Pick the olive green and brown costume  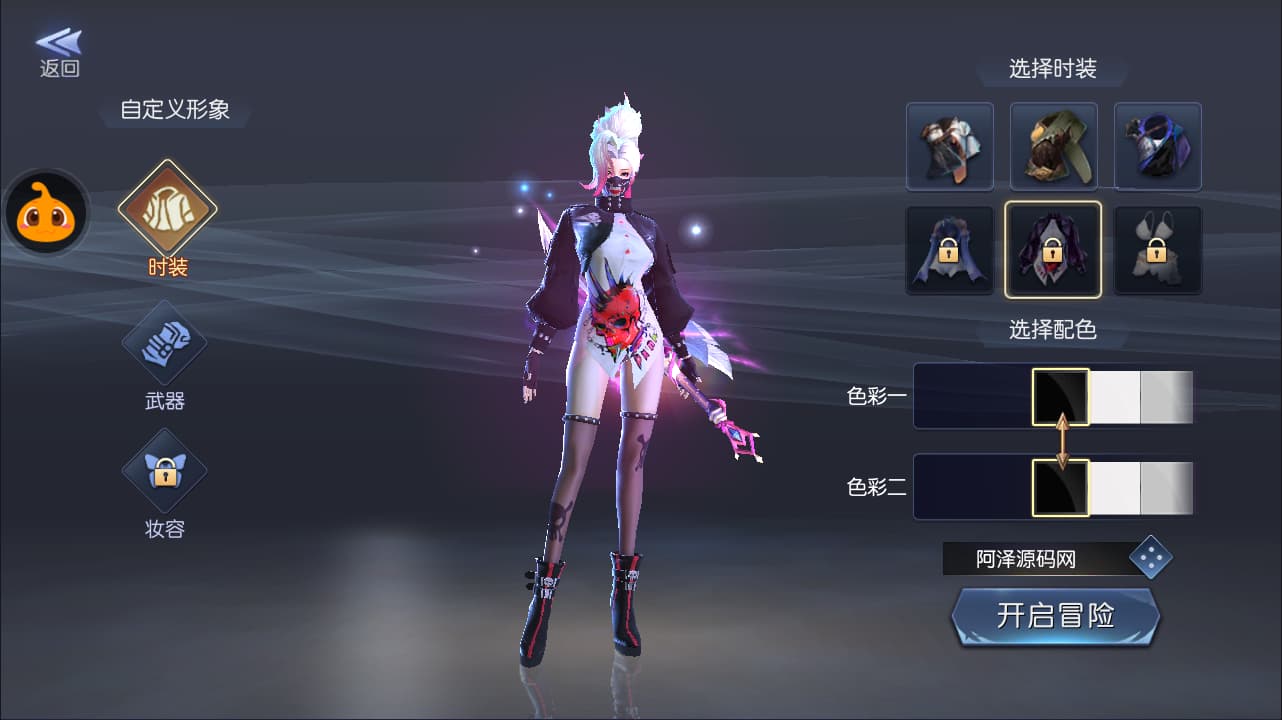click(x=1053, y=146)
